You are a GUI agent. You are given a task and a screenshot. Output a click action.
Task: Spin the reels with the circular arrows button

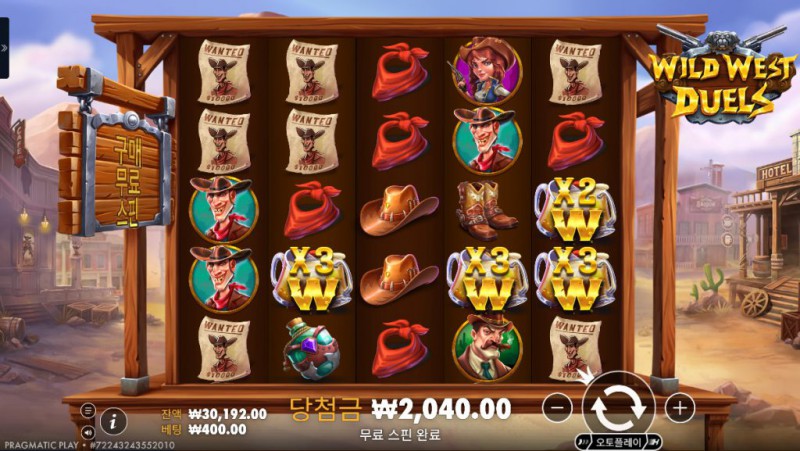point(618,407)
